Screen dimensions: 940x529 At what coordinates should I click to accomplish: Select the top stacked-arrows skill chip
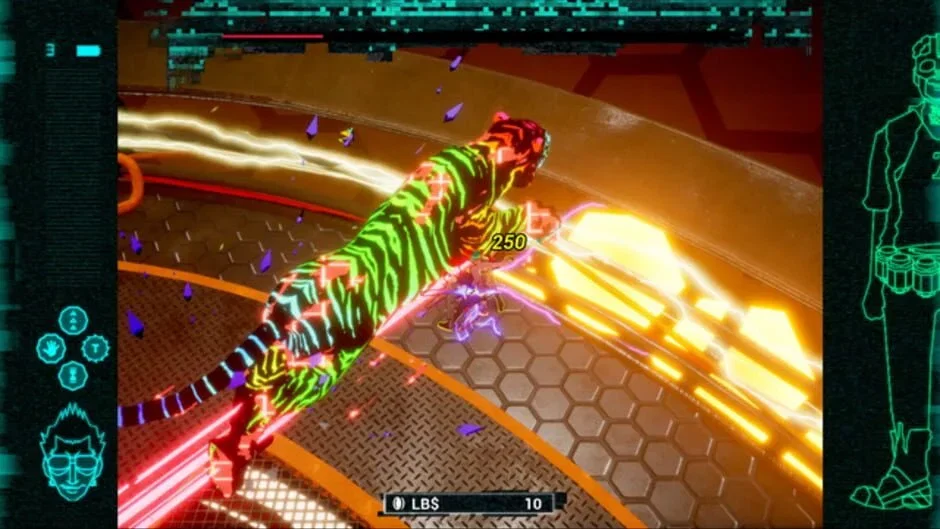coord(73,321)
